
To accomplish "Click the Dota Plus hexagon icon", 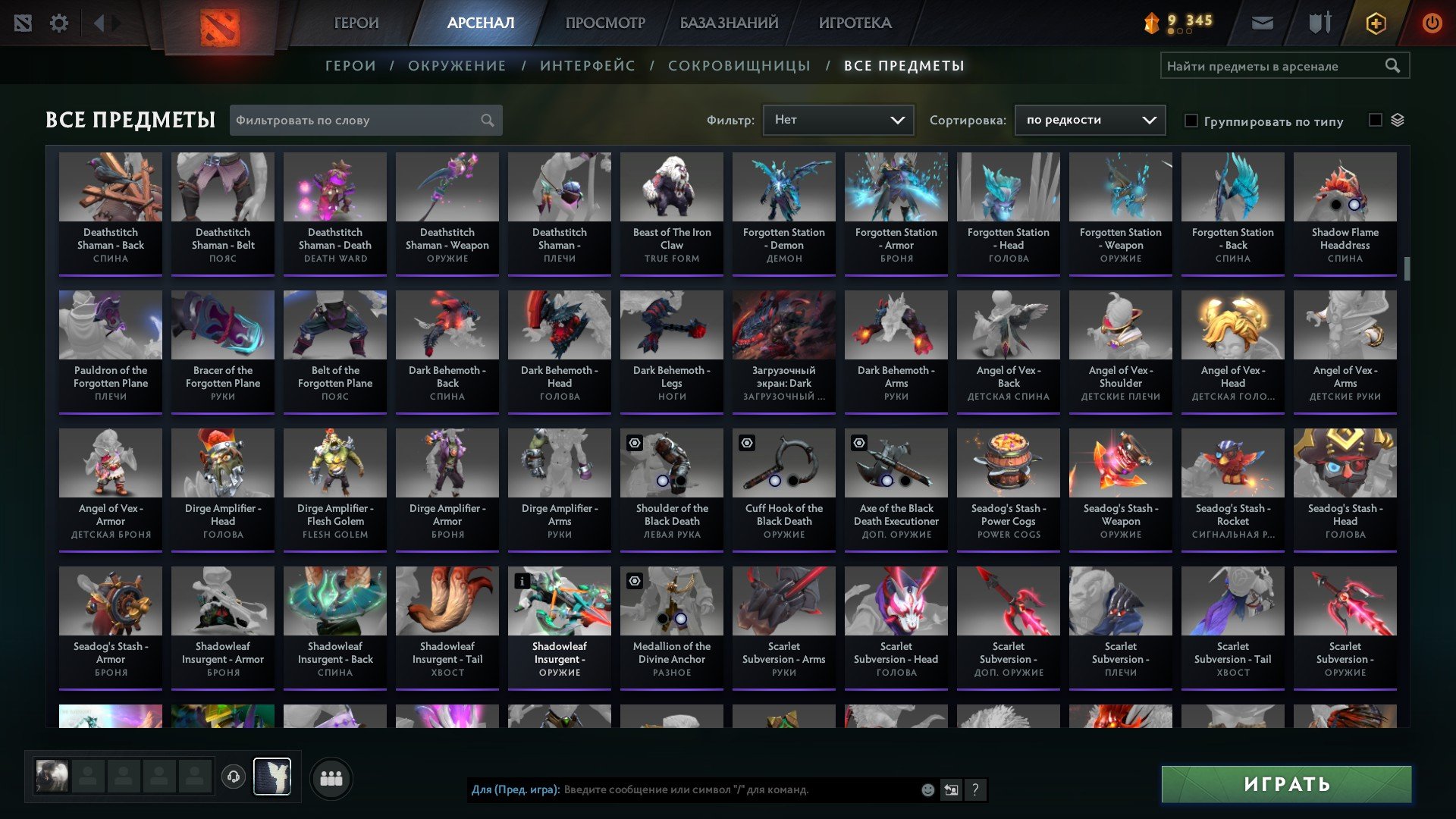I will pos(1375,22).
